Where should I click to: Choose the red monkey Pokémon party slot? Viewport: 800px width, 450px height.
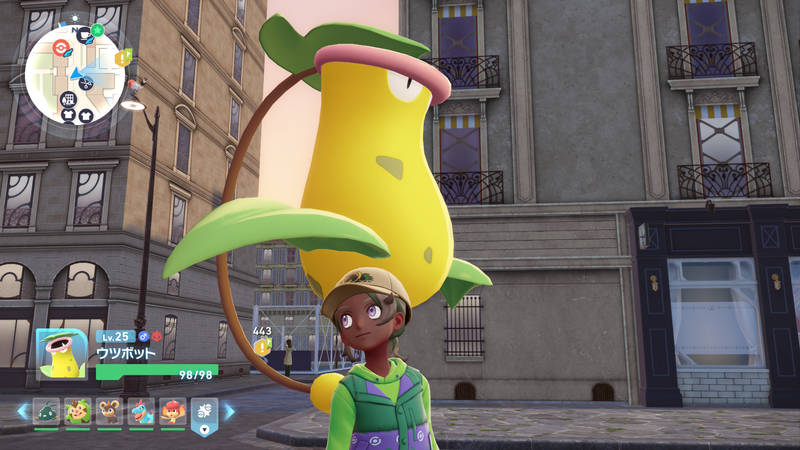tap(172, 411)
